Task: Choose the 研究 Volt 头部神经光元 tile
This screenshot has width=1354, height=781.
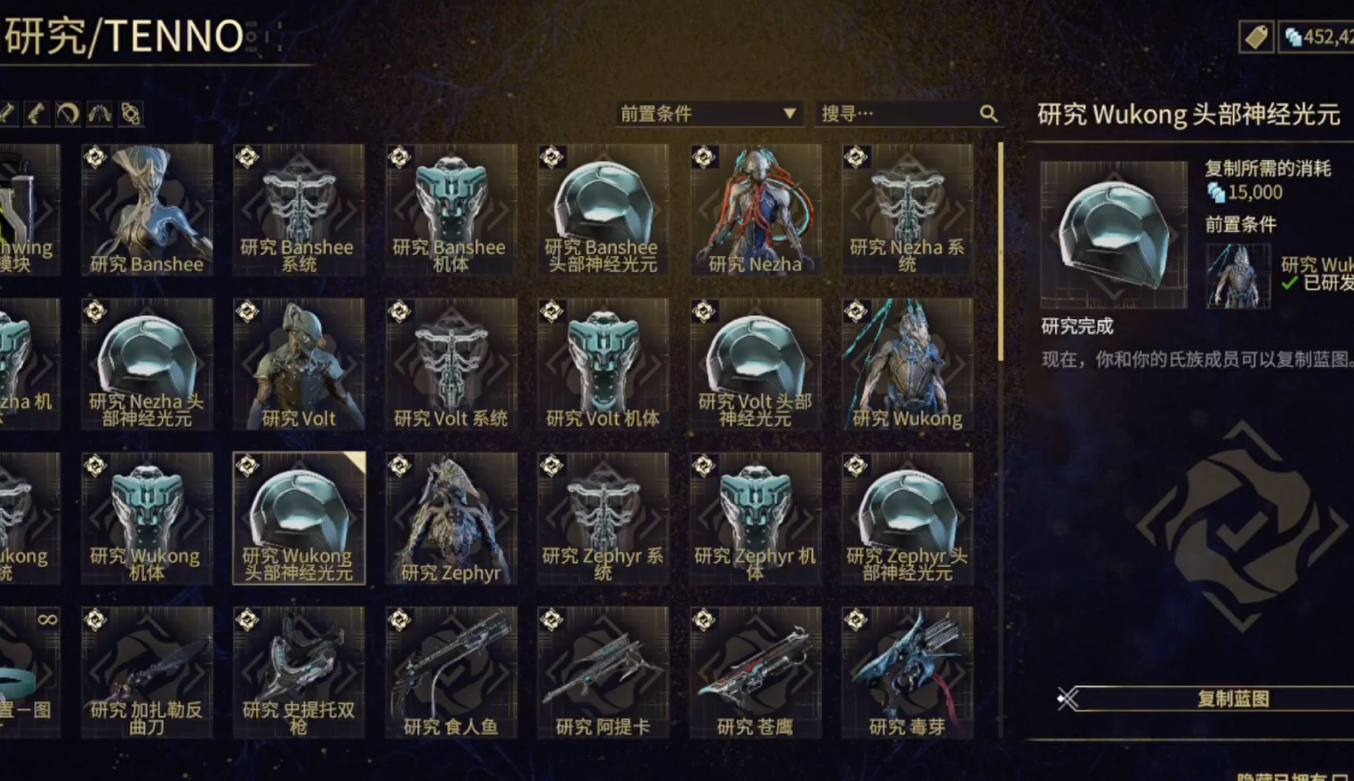Action: click(755, 364)
